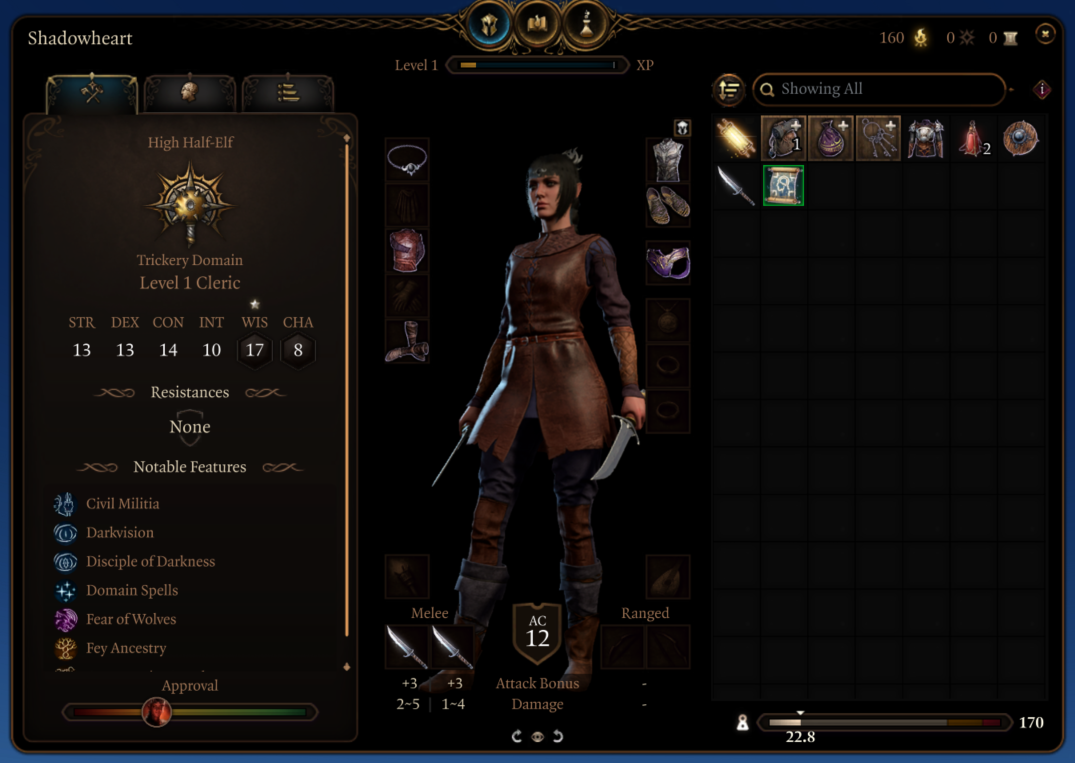Select the green-bordered blue scroll
1075x763 pixels.
pyautogui.click(x=783, y=186)
